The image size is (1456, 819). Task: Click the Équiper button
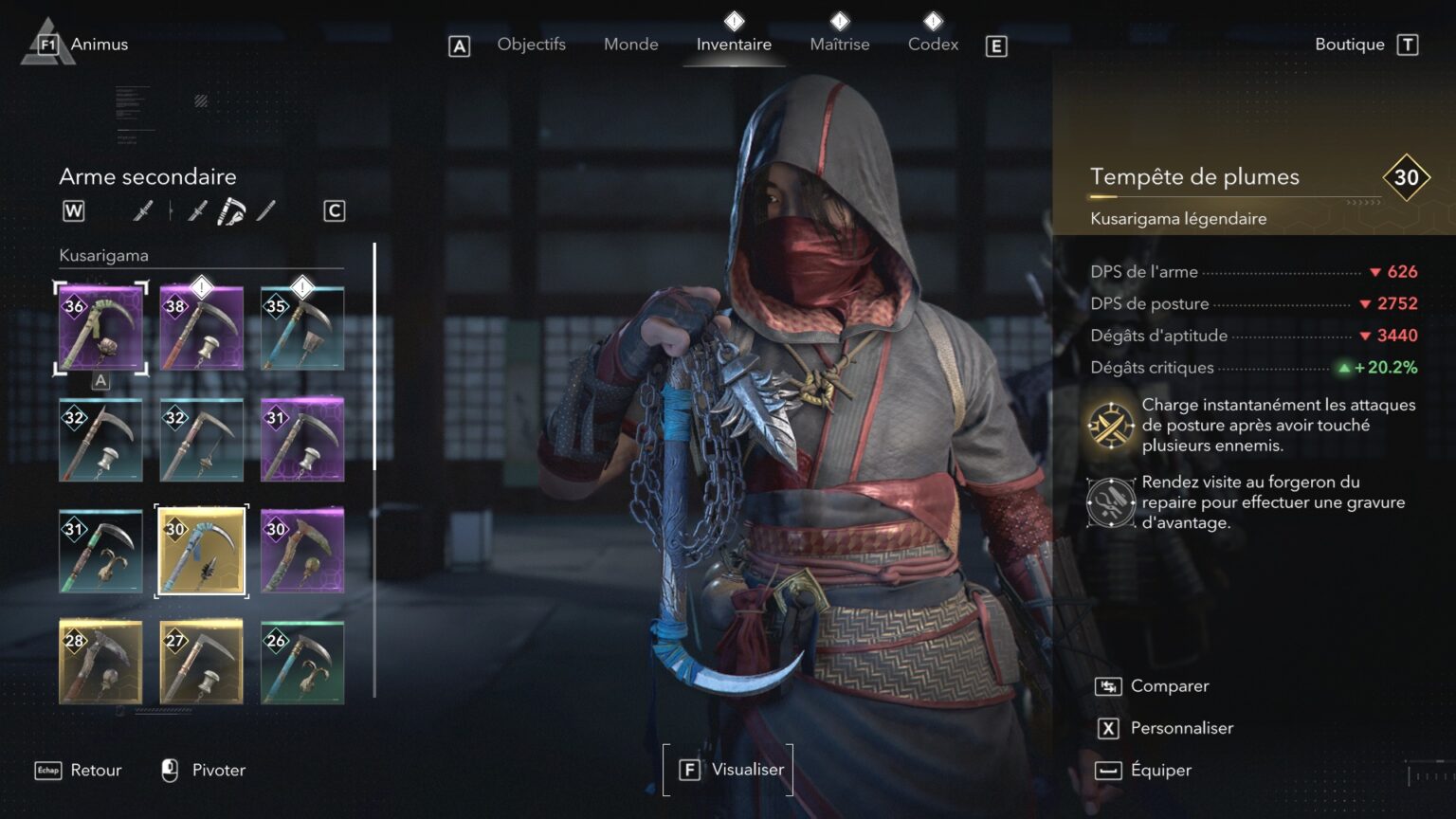pyautogui.click(x=1161, y=770)
